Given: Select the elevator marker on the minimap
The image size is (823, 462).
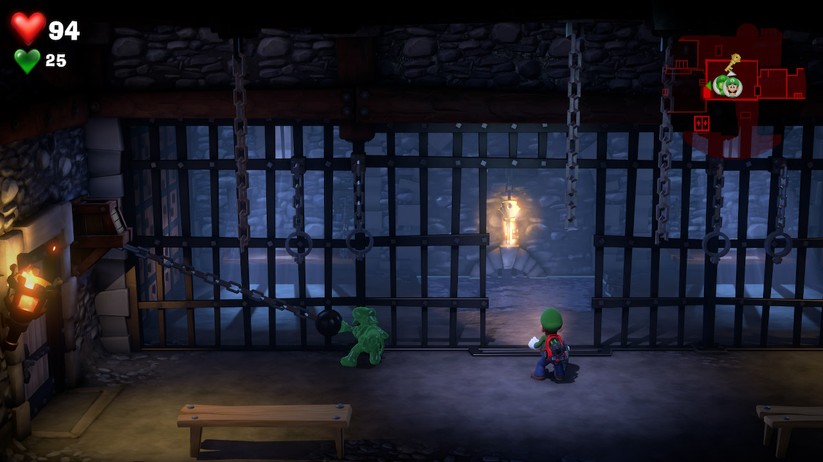Looking at the screenshot, I should pos(701,123).
